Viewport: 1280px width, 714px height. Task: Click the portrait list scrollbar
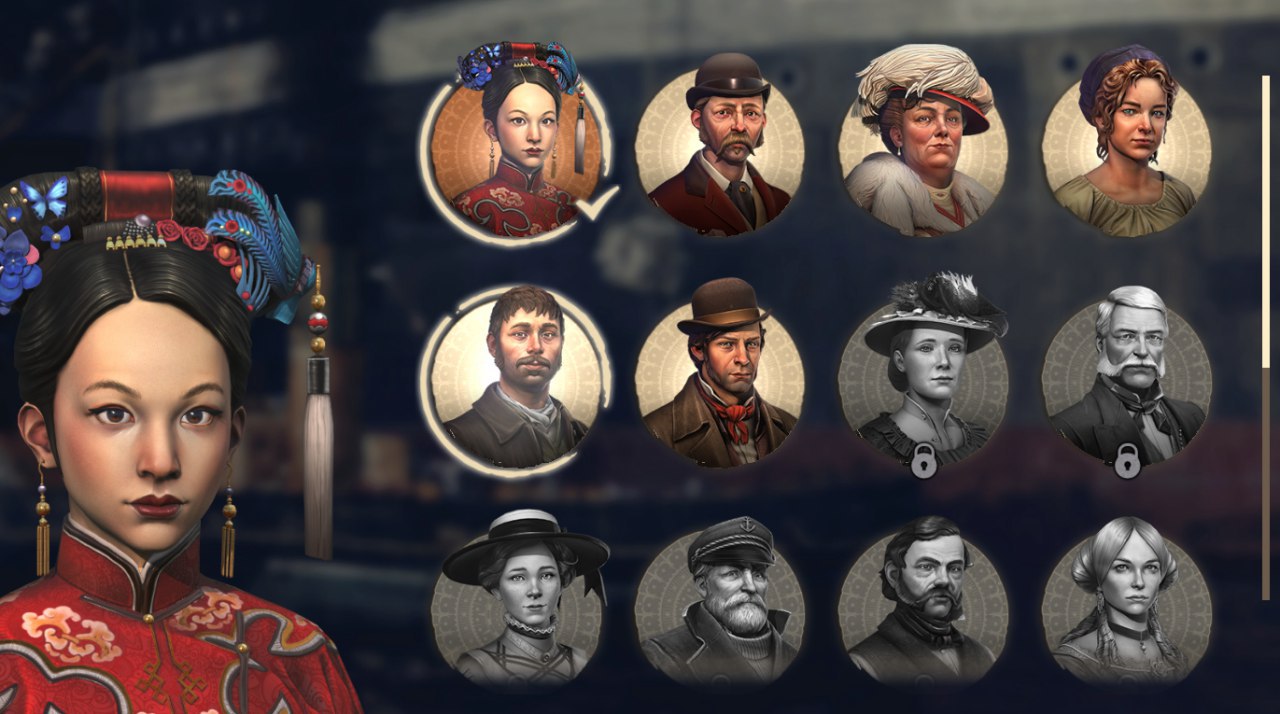click(x=1265, y=220)
